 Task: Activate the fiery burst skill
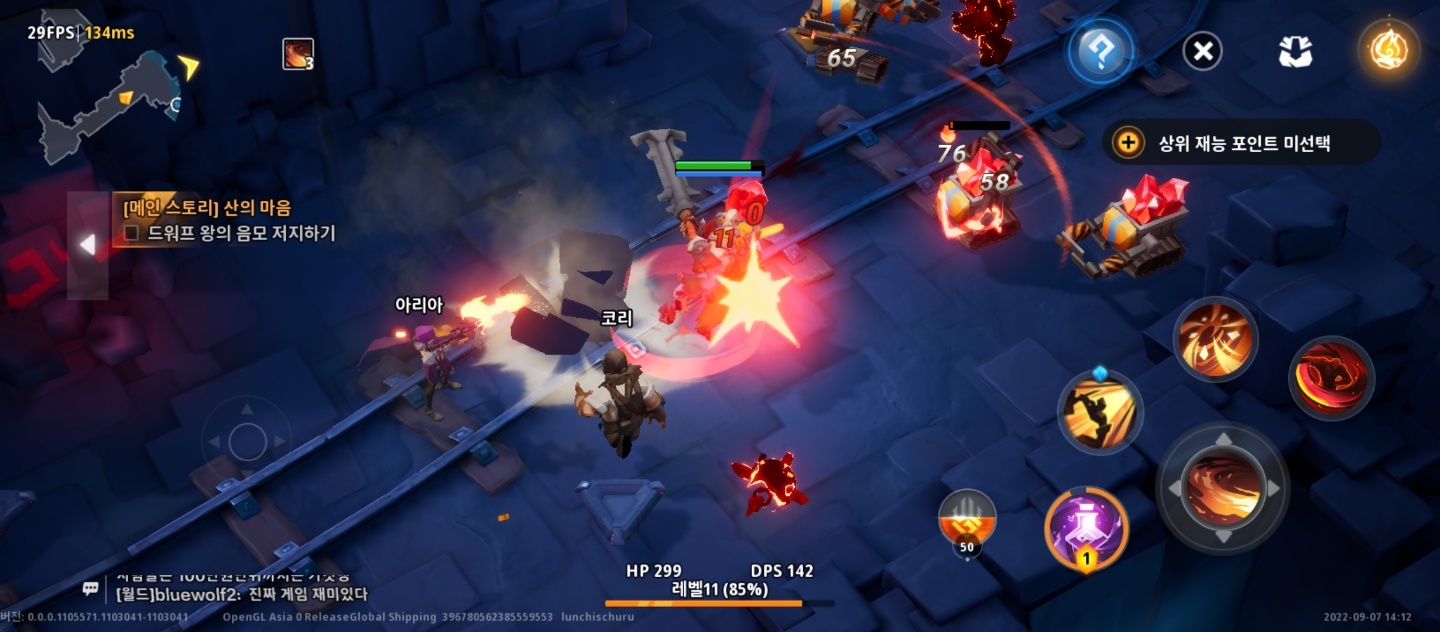[1215, 338]
